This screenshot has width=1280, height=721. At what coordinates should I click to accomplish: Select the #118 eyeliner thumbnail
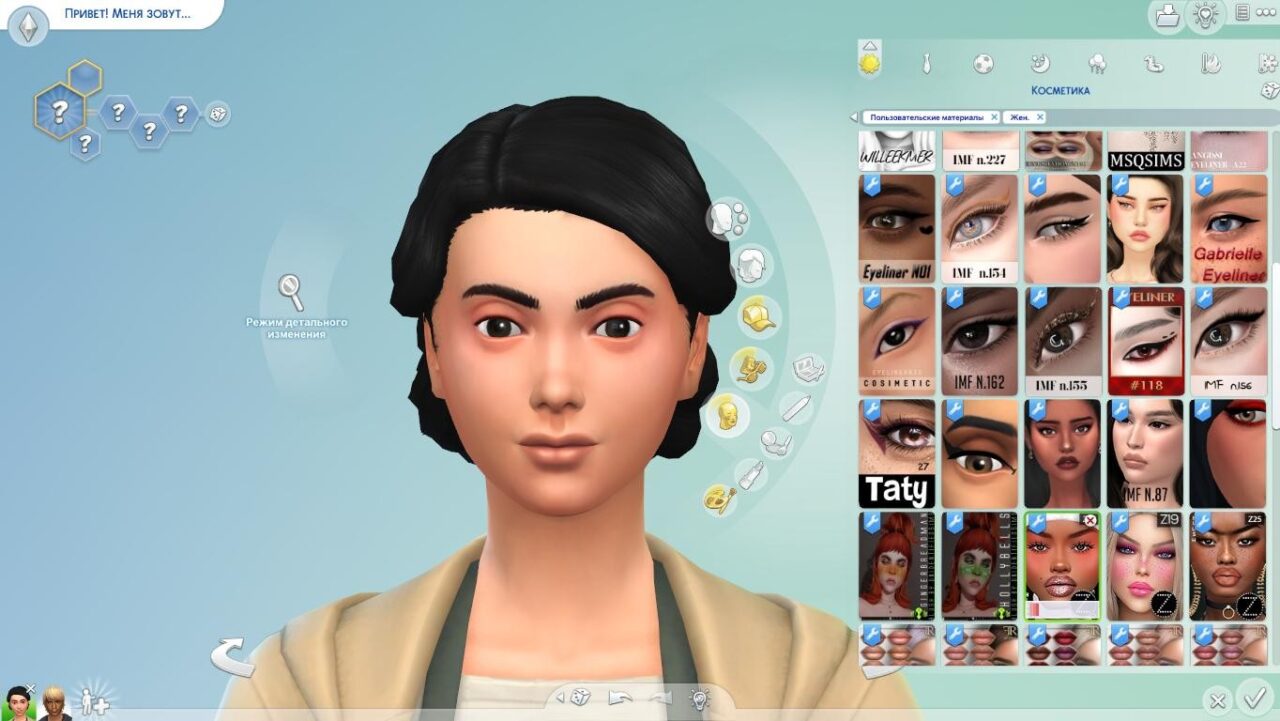[1145, 341]
